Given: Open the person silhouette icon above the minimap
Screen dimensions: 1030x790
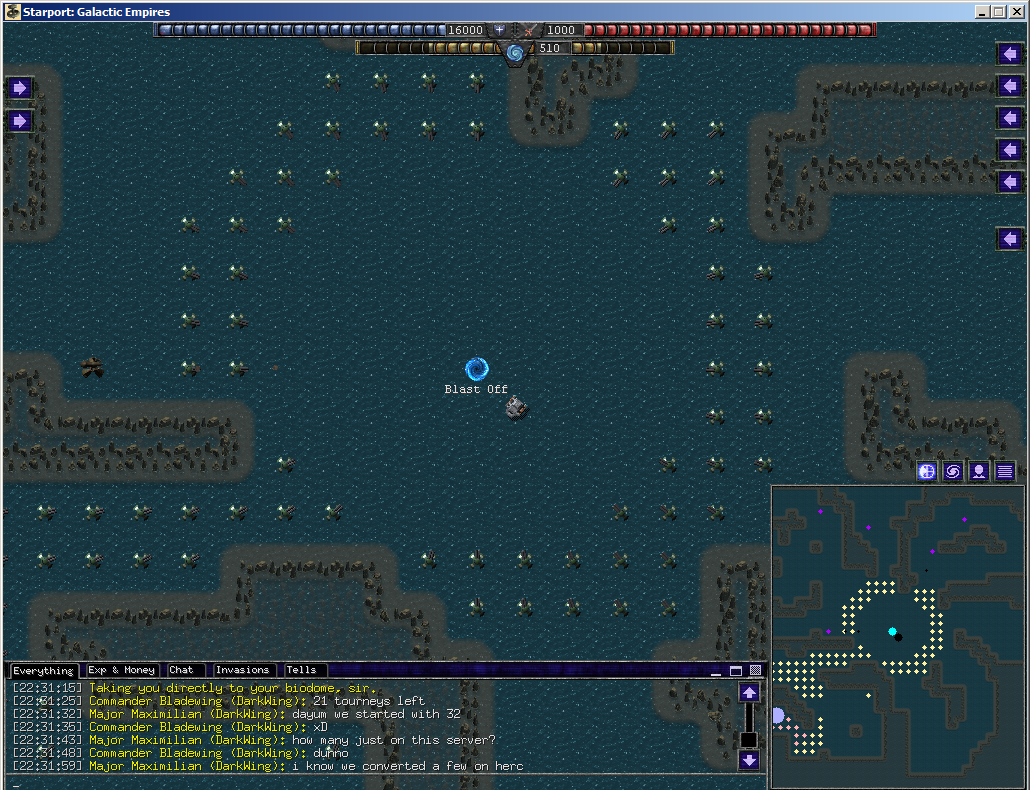Looking at the screenshot, I should (979, 472).
